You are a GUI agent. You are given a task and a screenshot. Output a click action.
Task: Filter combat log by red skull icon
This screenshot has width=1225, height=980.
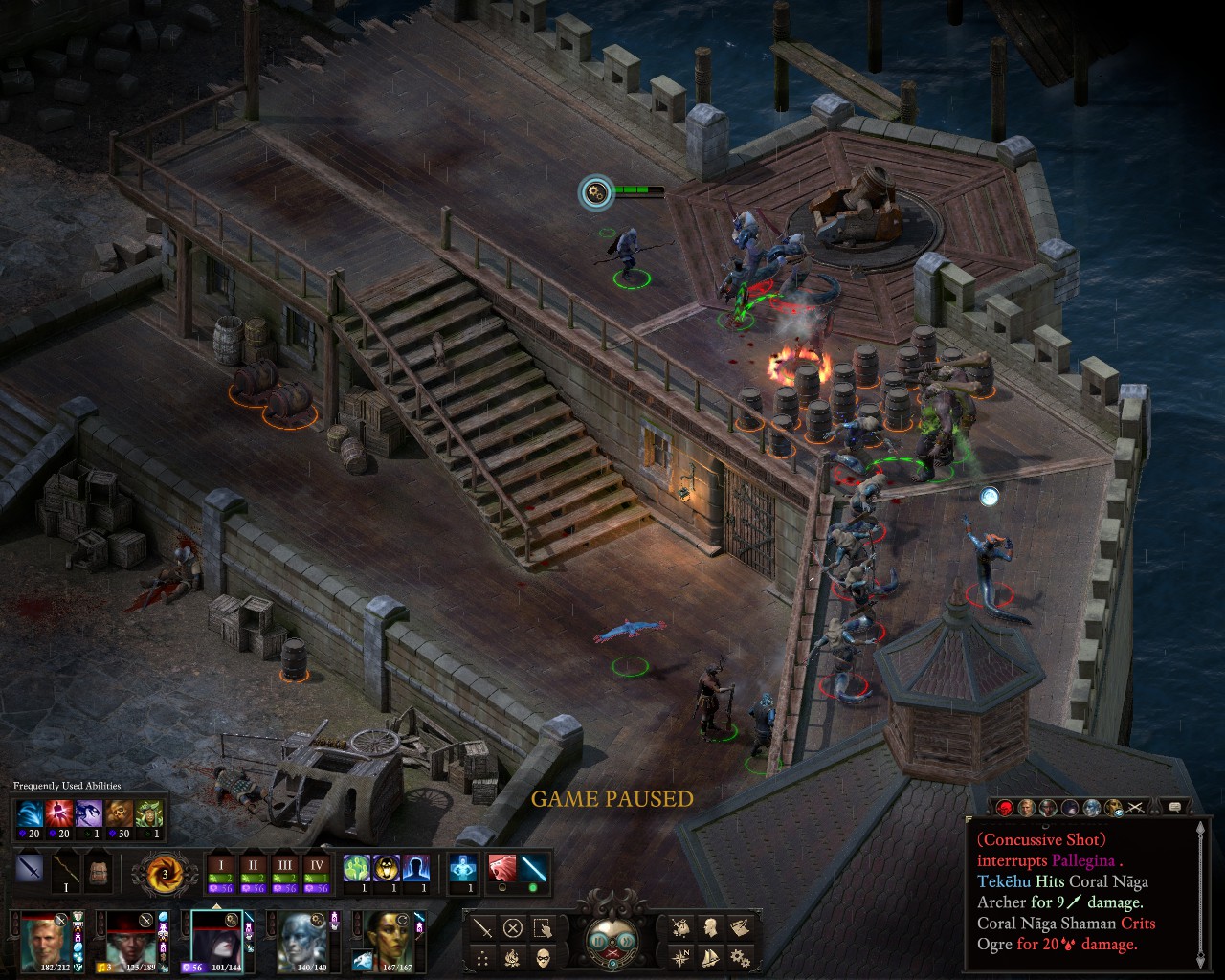[1005, 808]
